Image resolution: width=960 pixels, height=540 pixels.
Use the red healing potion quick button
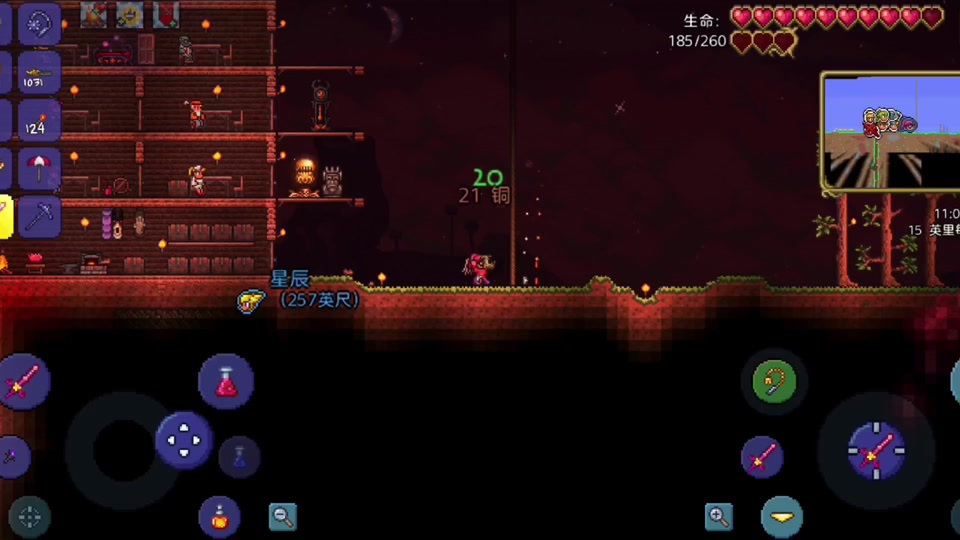[x=226, y=381]
